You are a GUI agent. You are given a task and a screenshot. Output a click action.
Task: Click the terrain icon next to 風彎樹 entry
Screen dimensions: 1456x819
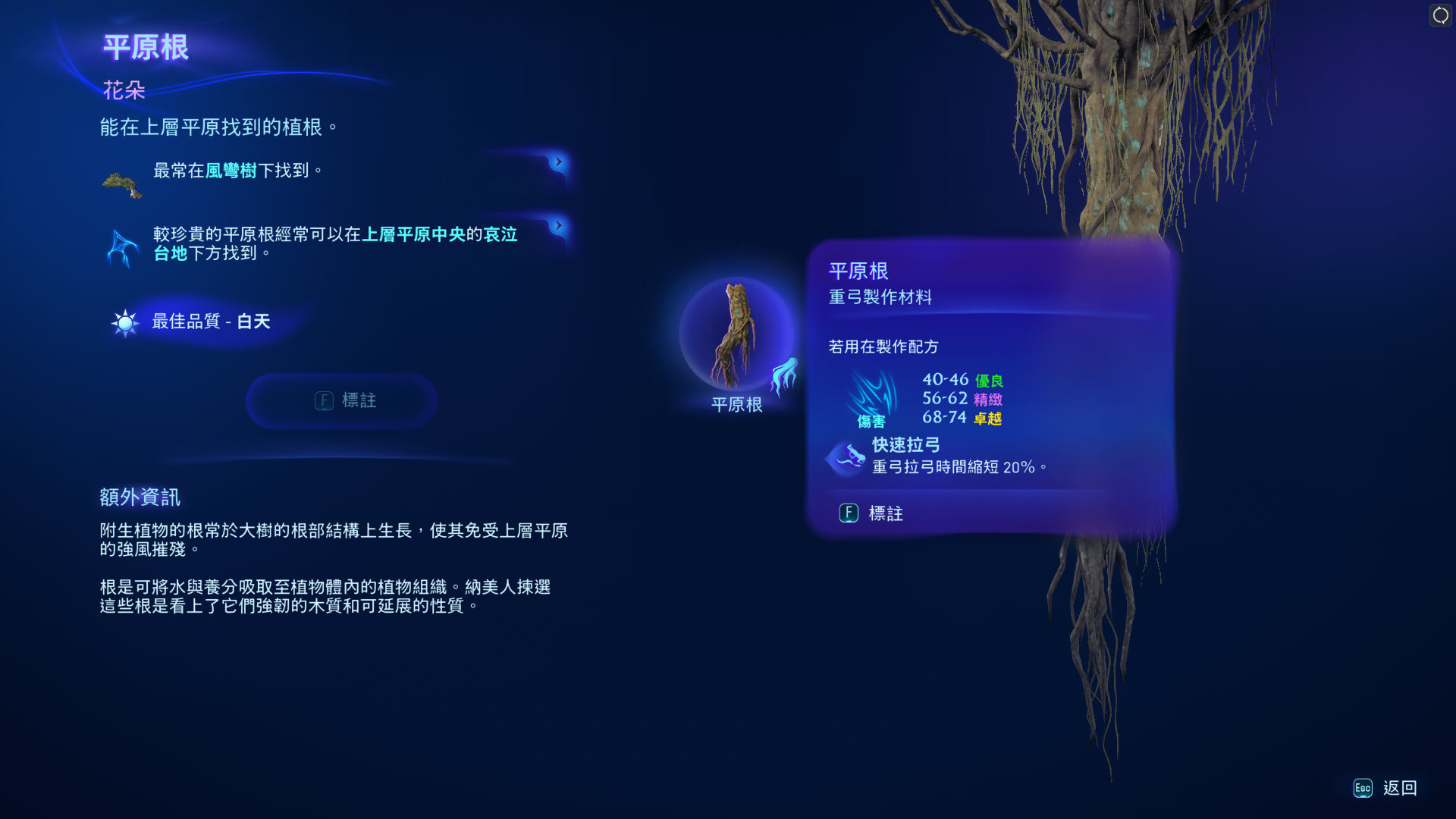coord(121,182)
